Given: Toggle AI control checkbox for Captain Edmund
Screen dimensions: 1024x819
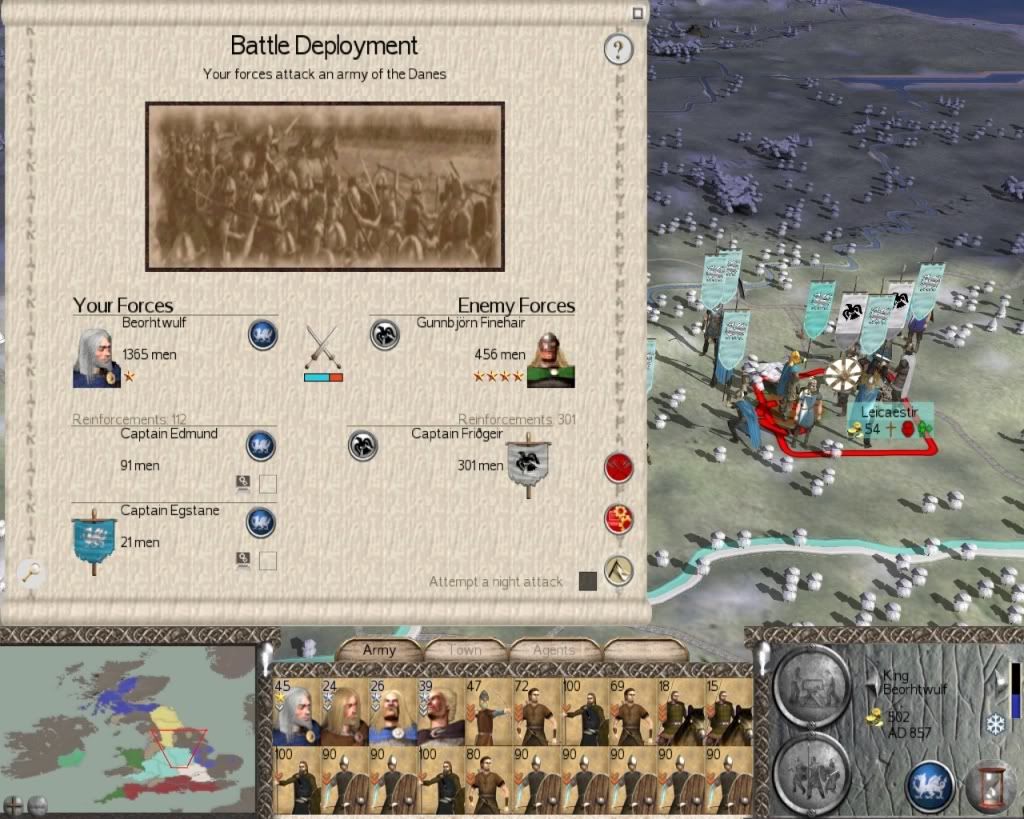Looking at the screenshot, I should pos(268,485).
